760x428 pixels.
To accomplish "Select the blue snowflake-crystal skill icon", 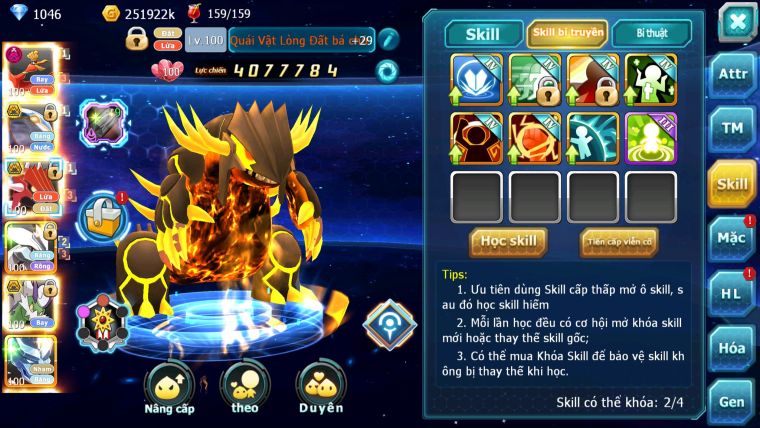I will [476, 78].
